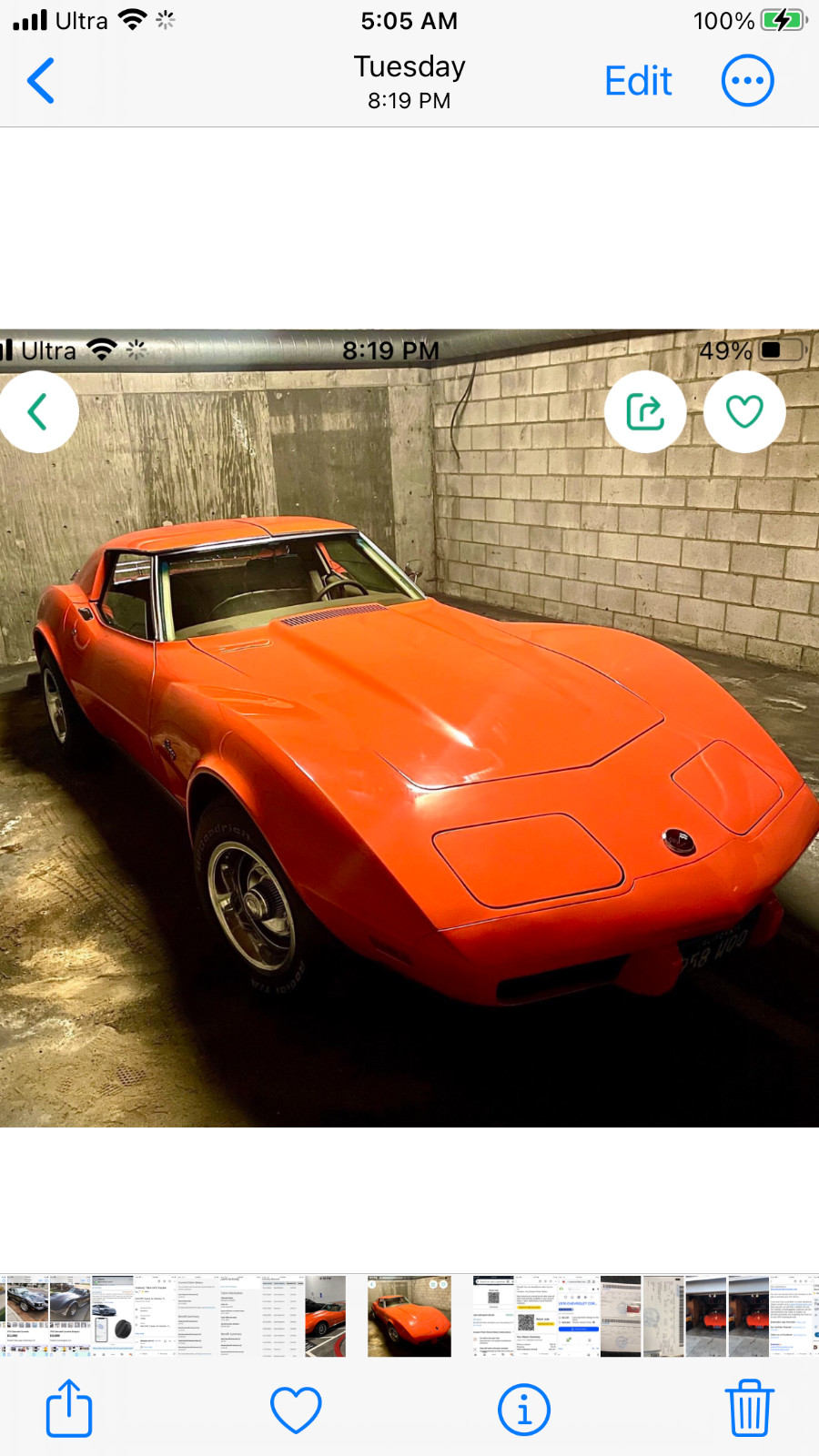Delete the photo with trash icon

point(749,1409)
